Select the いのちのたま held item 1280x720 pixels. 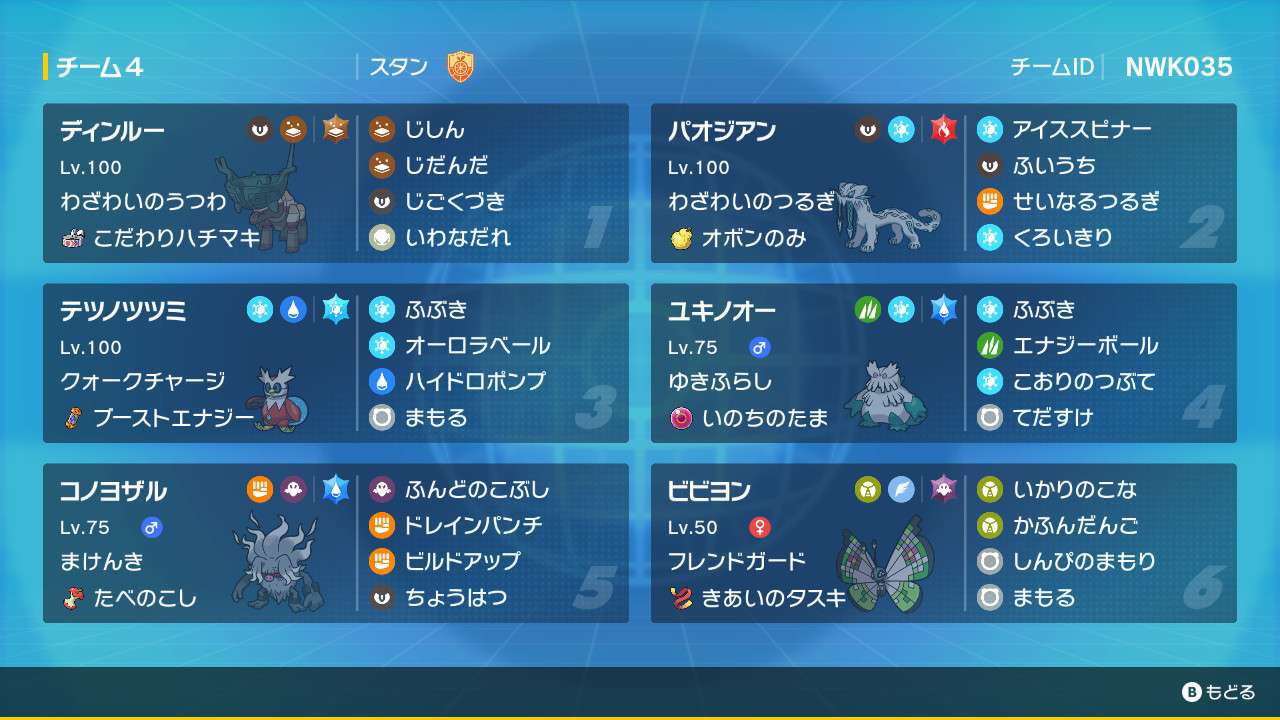click(x=765, y=418)
